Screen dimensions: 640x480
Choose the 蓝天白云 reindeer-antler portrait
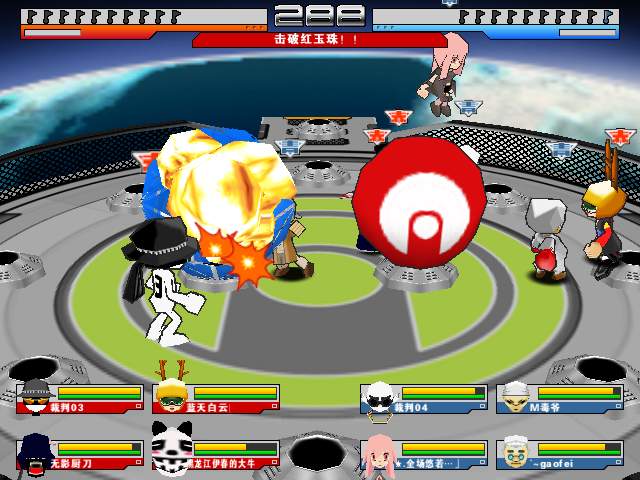point(171,395)
